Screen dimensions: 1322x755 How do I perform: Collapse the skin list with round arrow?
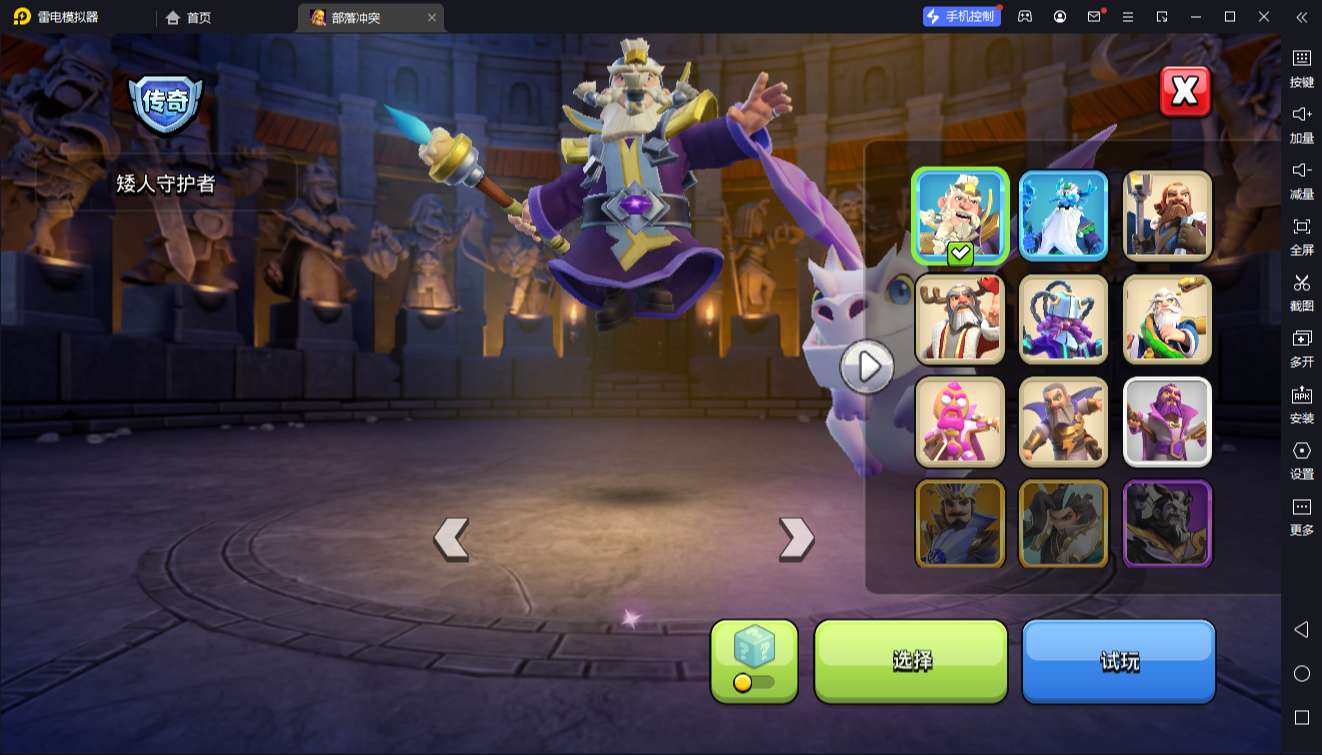tap(866, 367)
